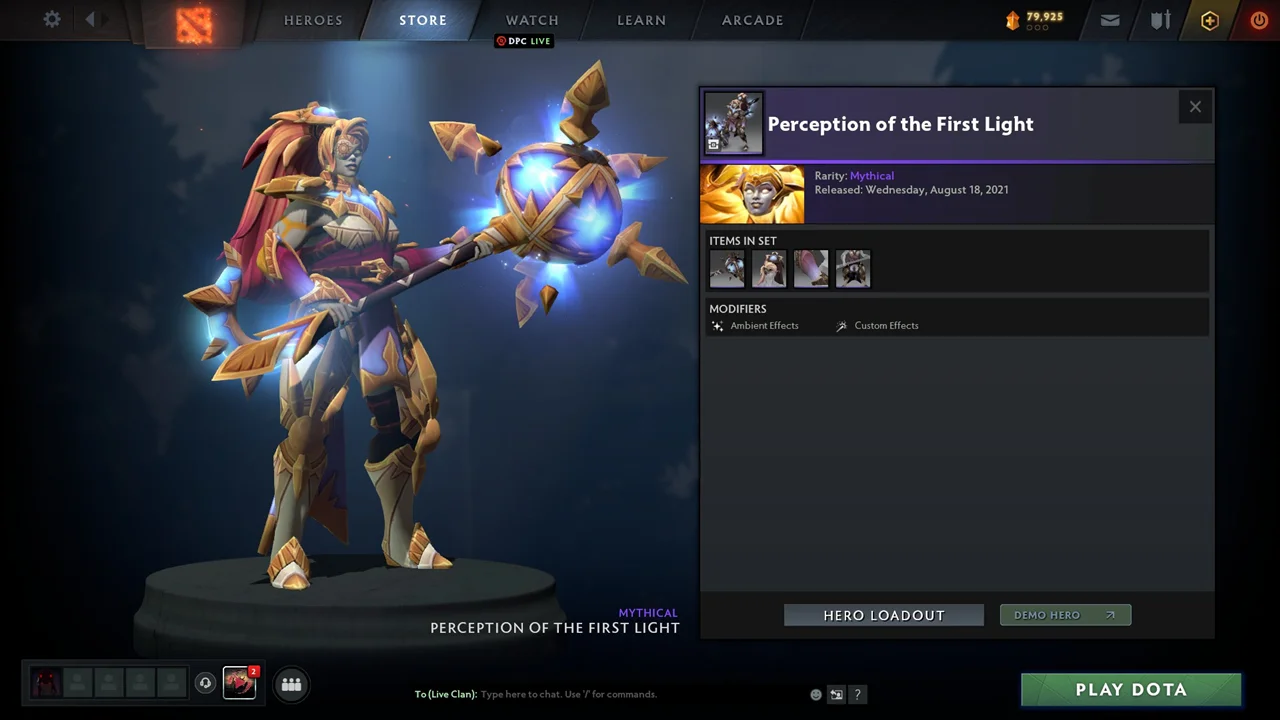Open Hero Loadout
1280x720 pixels.
coord(884,615)
